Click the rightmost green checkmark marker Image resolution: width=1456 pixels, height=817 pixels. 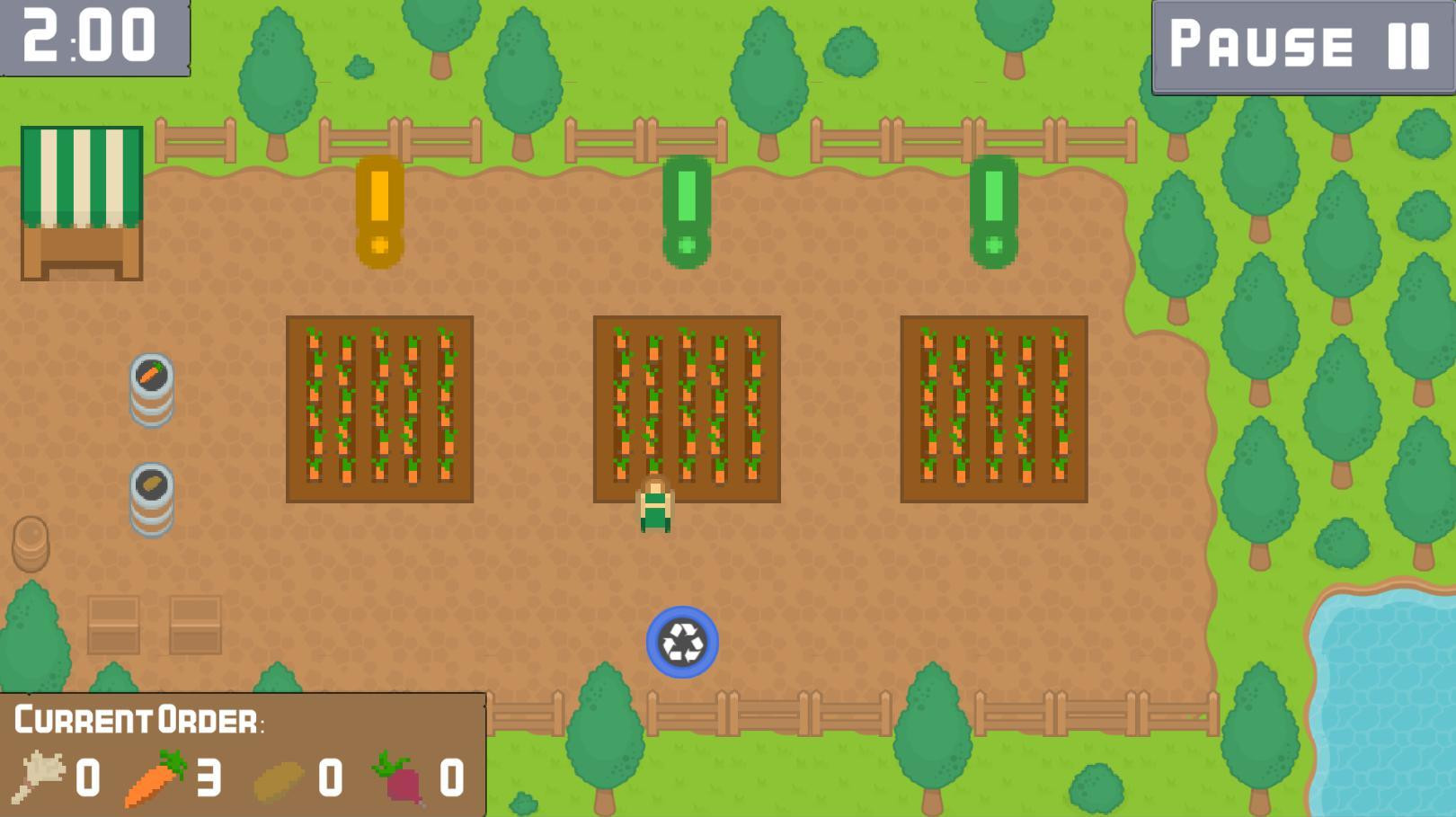coord(993,207)
